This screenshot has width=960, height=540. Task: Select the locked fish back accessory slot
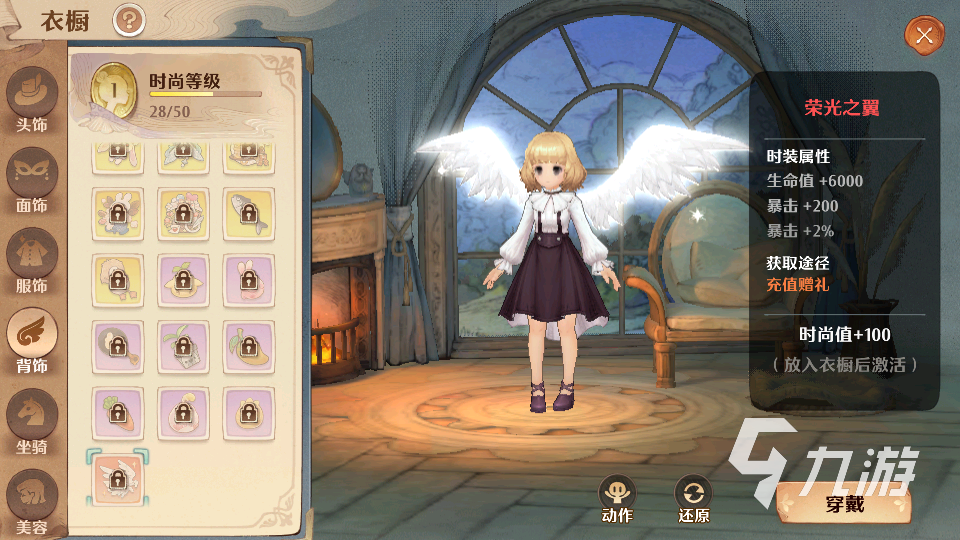pyautogui.click(x=248, y=213)
